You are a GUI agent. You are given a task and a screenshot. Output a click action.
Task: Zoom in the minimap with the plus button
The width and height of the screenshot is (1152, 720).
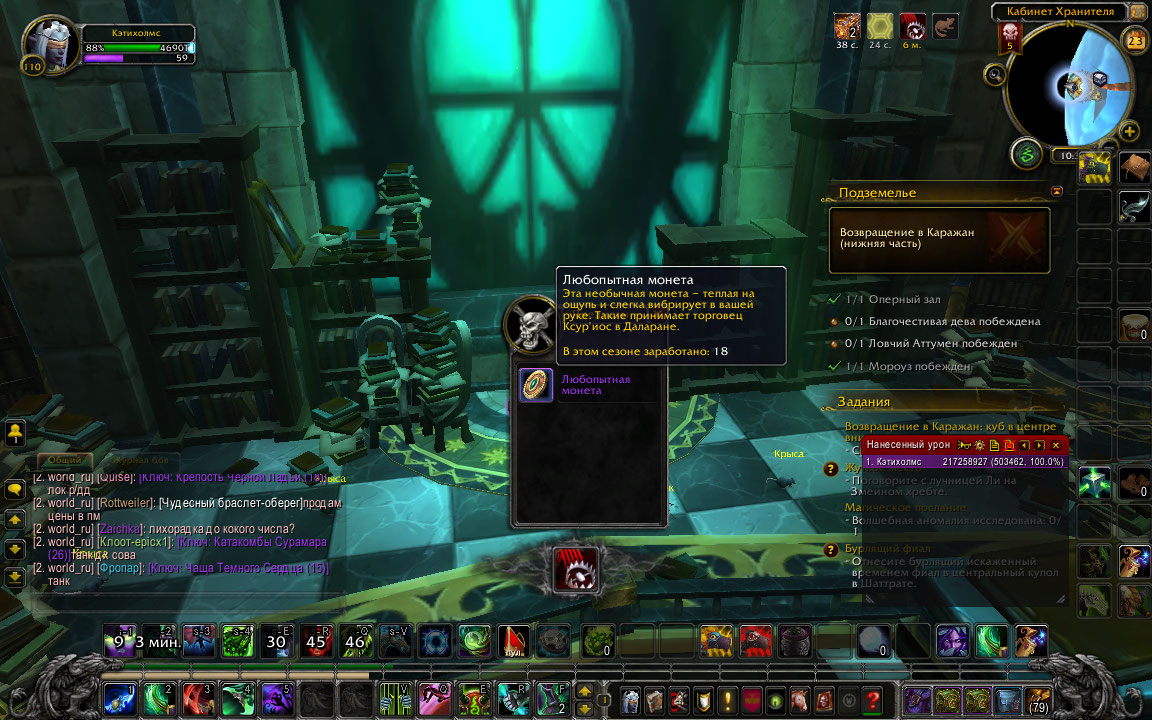1130,131
